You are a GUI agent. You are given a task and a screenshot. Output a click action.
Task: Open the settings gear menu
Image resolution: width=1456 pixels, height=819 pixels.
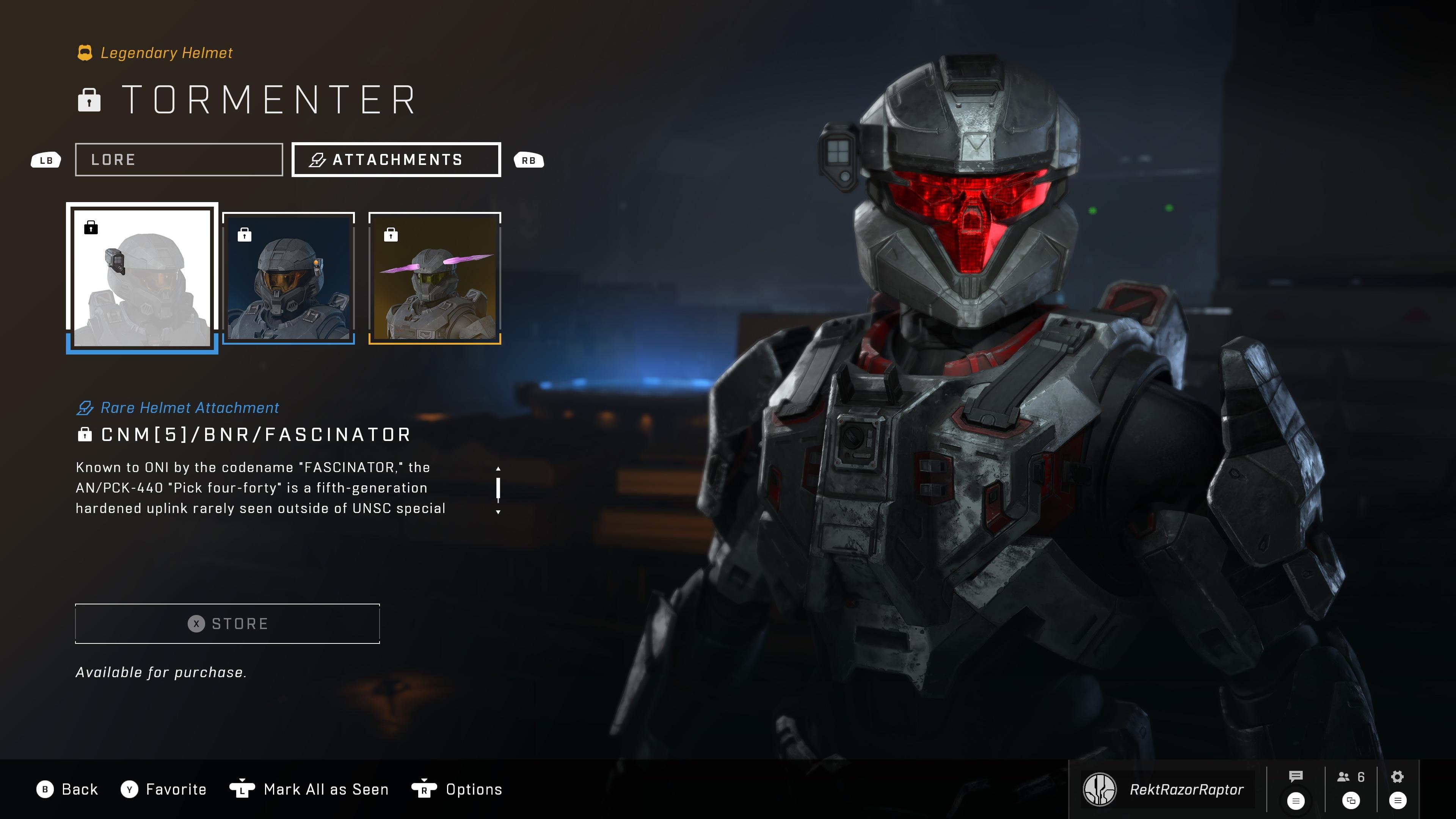[1397, 777]
